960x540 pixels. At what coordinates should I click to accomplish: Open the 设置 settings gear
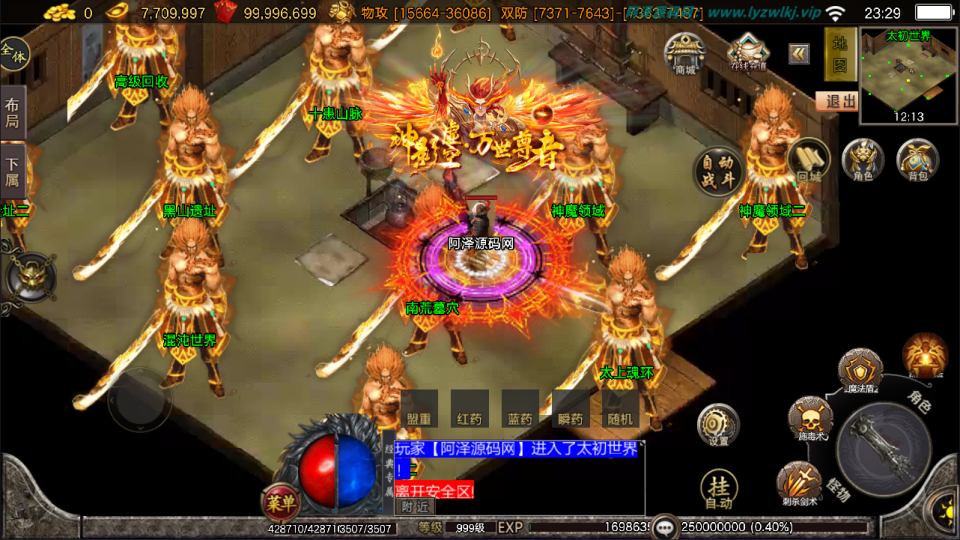718,425
